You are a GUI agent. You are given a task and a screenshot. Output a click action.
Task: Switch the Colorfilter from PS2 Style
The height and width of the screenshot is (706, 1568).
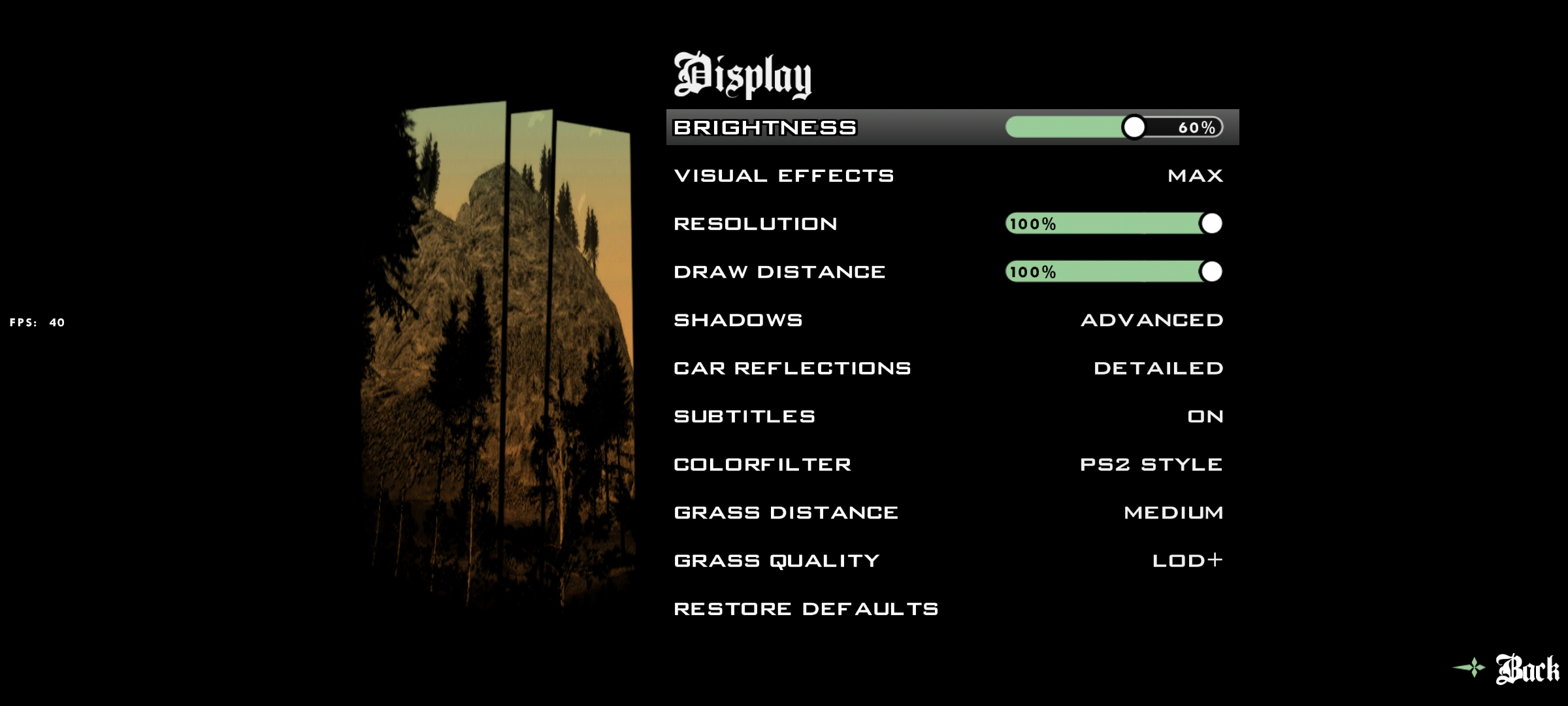click(x=1151, y=465)
